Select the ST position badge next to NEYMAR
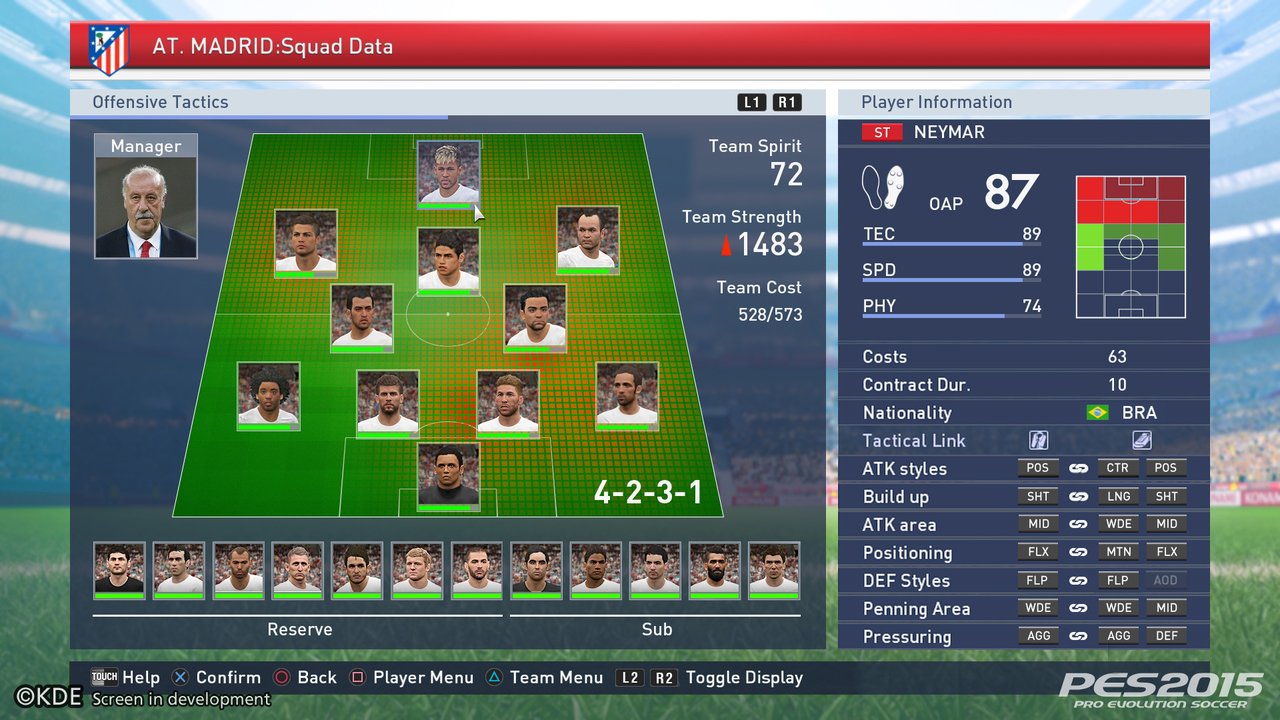Screen dimensions: 1280x720 pyautogui.click(x=881, y=131)
